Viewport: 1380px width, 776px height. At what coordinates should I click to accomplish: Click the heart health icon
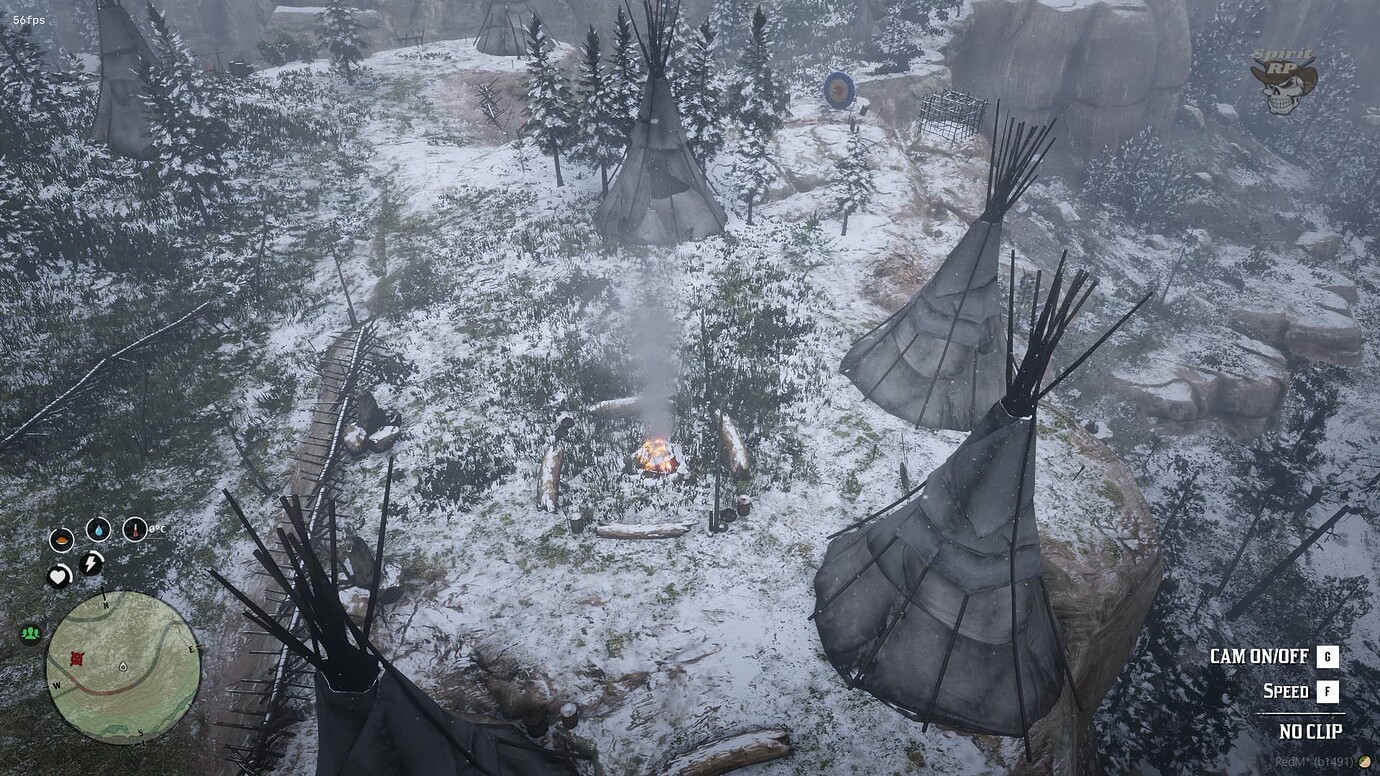click(59, 576)
